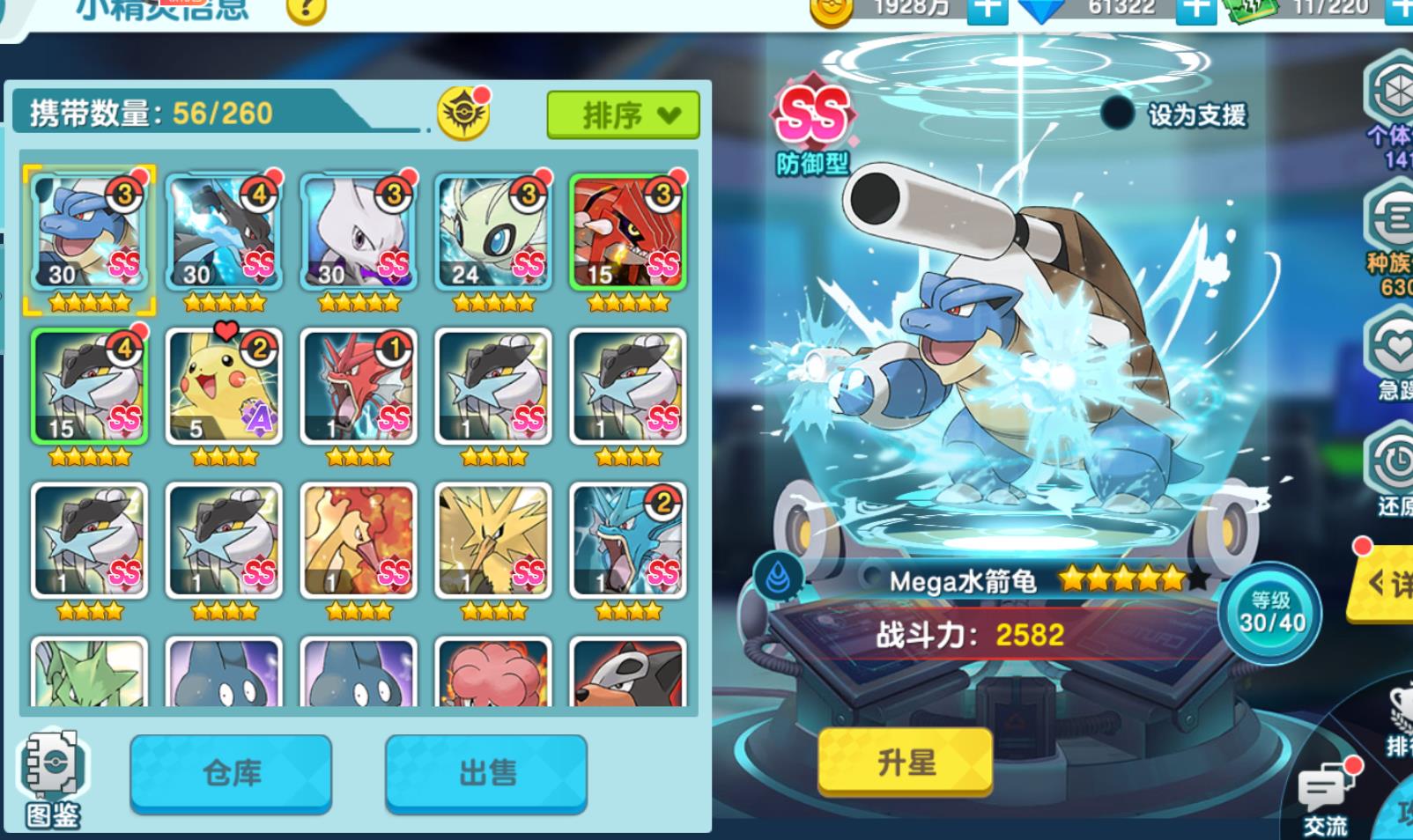This screenshot has height=840, width=1413.
Task: Choose the Moltres card
Action: pyautogui.click(x=359, y=541)
